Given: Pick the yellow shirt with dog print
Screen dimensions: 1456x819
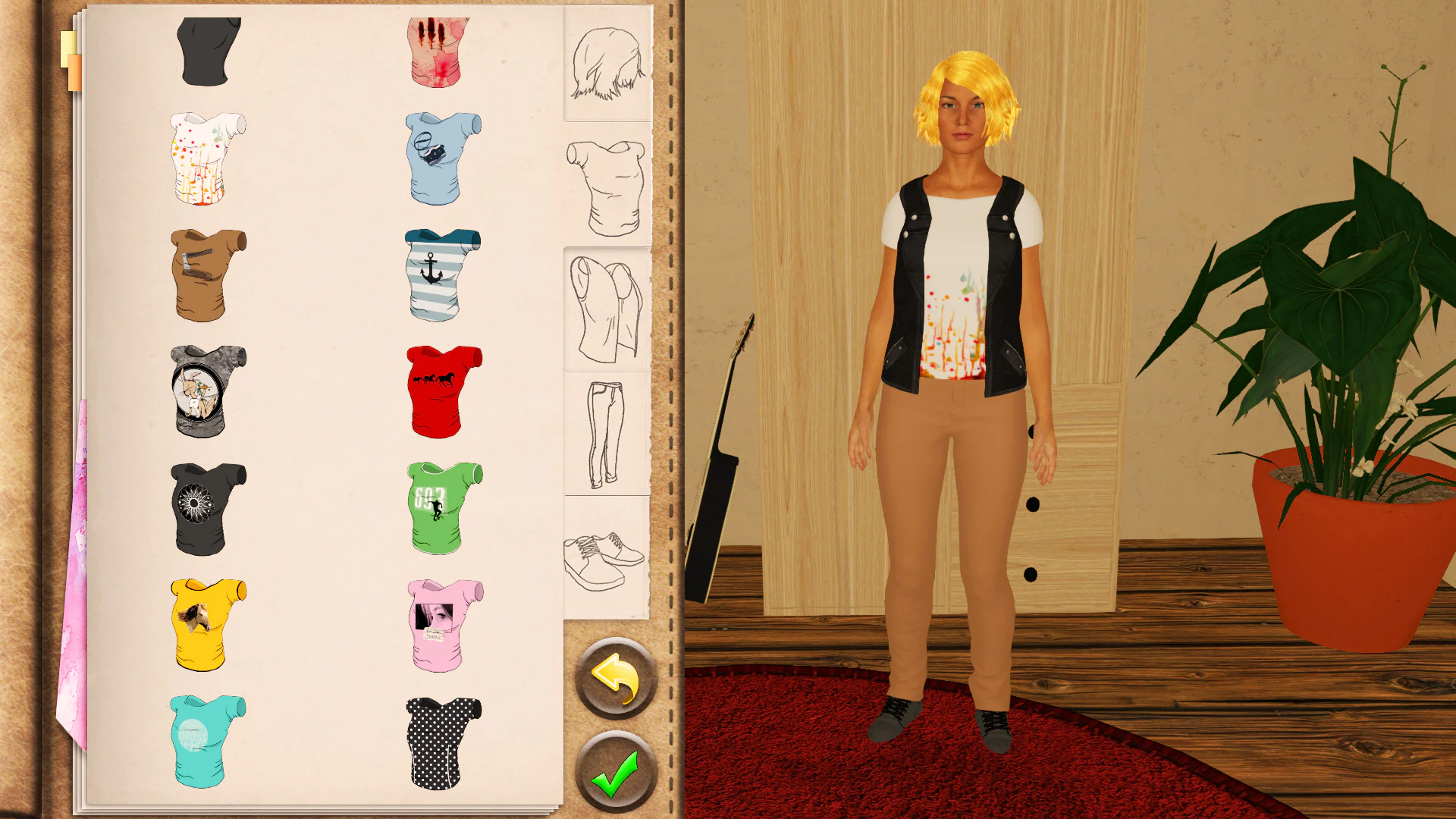Looking at the screenshot, I should (205, 626).
